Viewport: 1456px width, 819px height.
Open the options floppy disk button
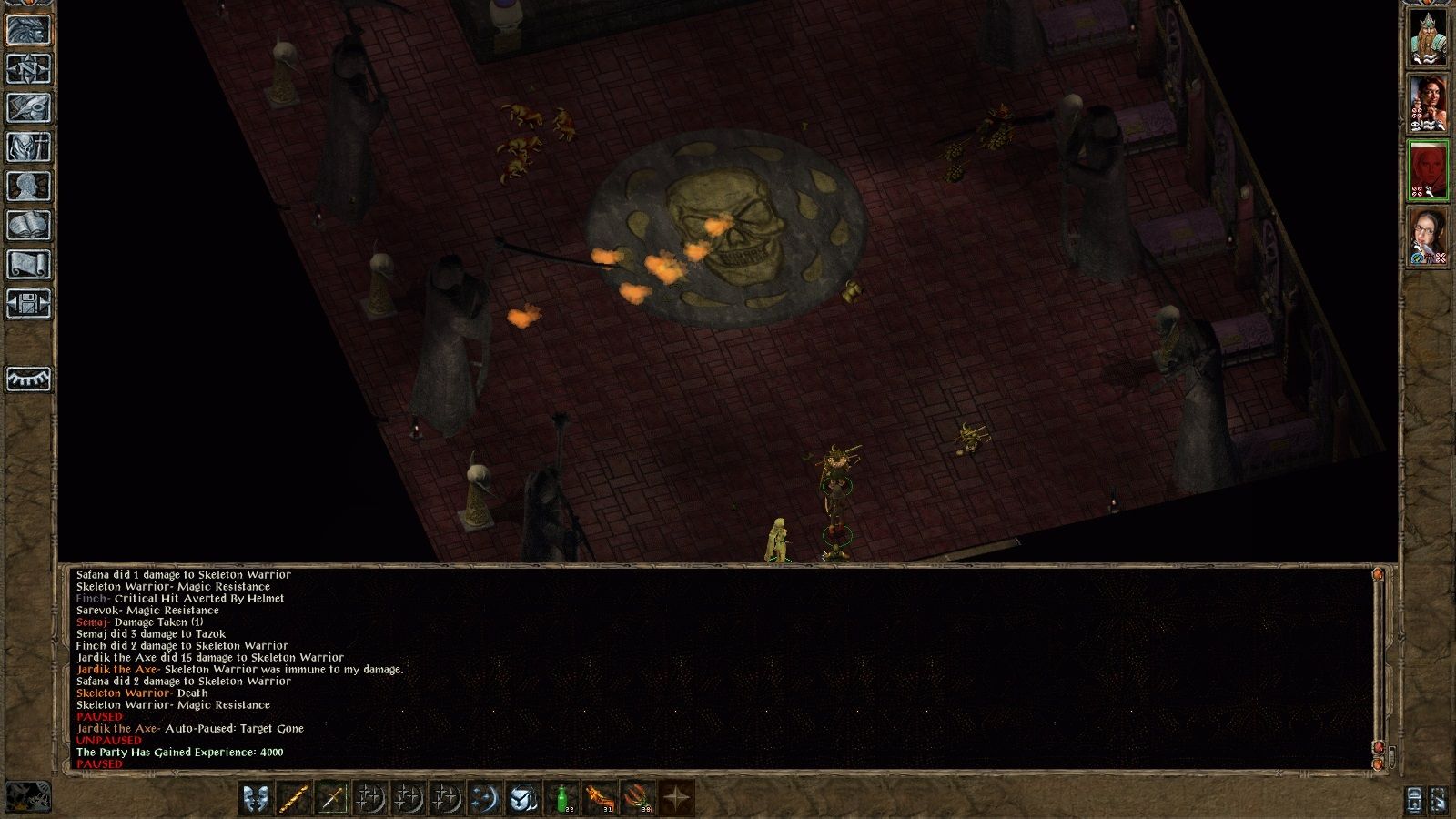coord(28,304)
